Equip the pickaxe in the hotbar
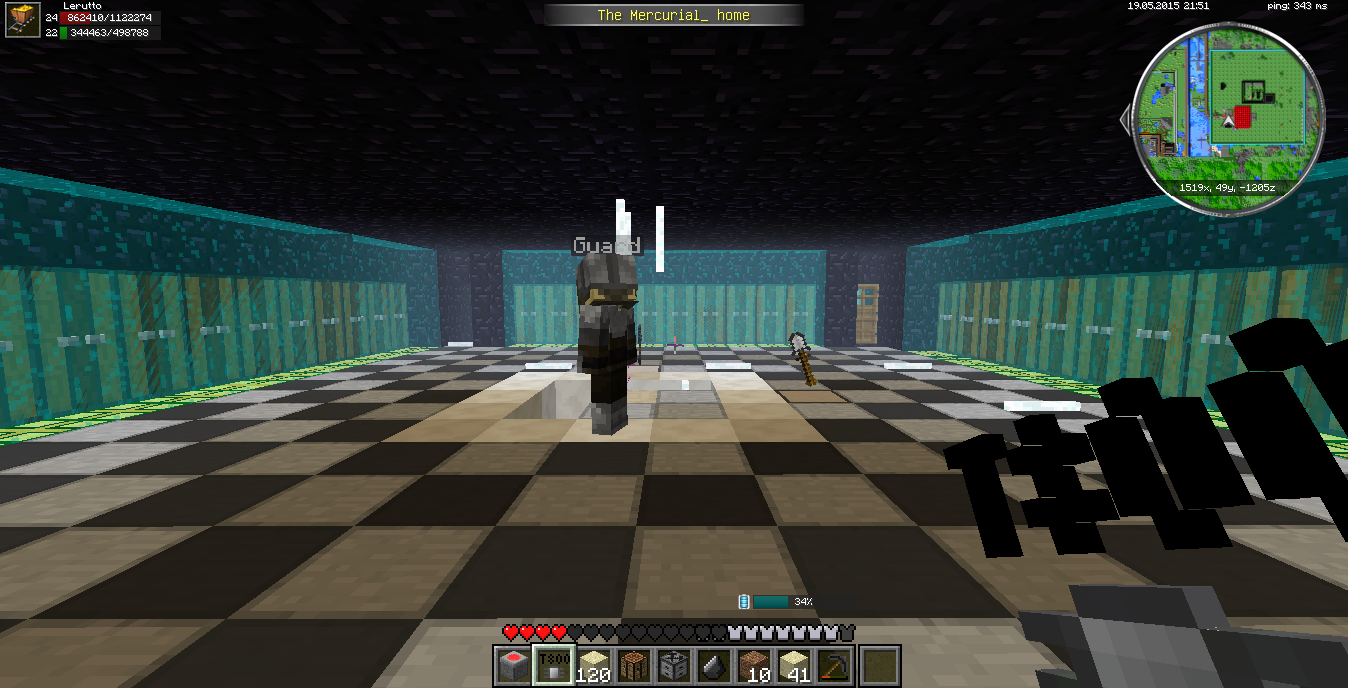 pyautogui.click(x=834, y=666)
